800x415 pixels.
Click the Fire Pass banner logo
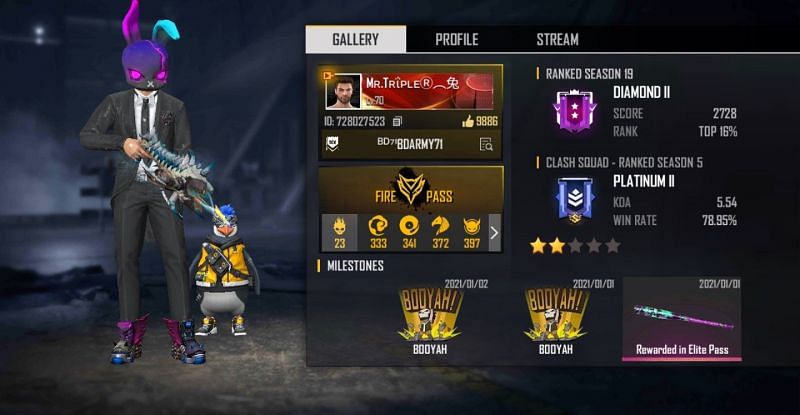(x=410, y=189)
